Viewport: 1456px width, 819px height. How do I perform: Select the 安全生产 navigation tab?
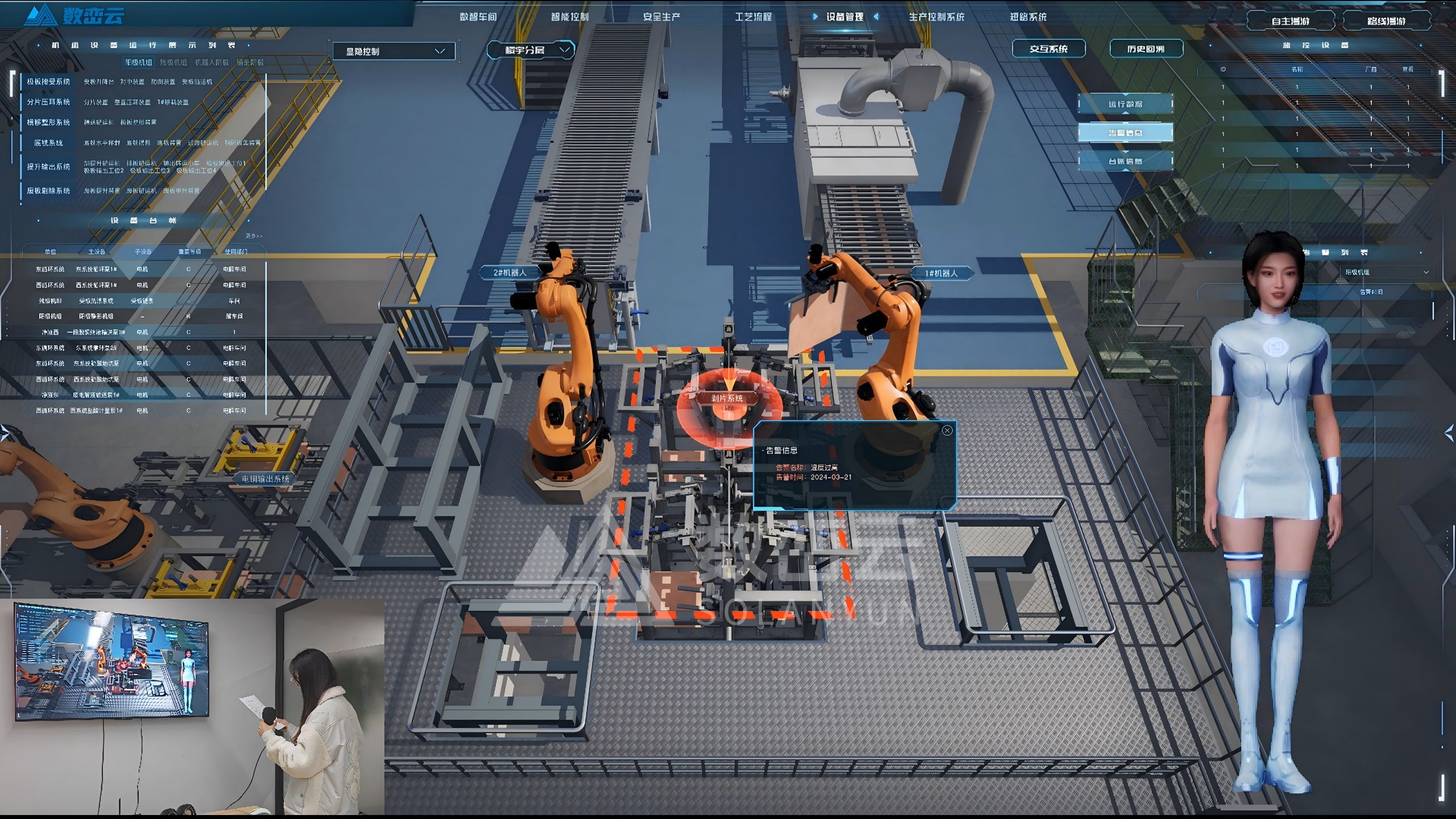click(661, 17)
